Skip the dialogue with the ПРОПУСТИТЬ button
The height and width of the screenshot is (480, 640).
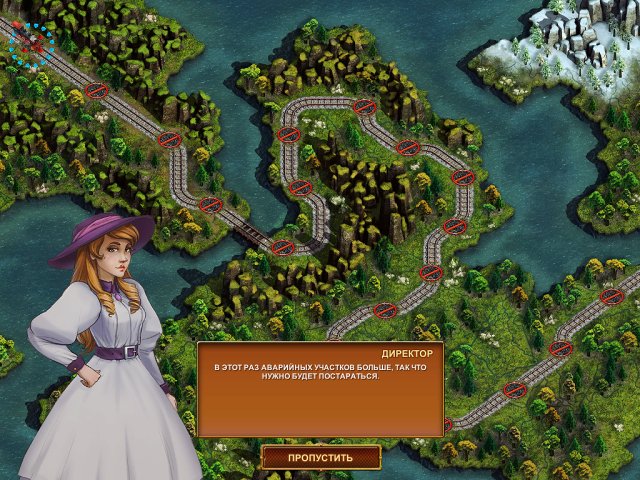click(x=321, y=458)
